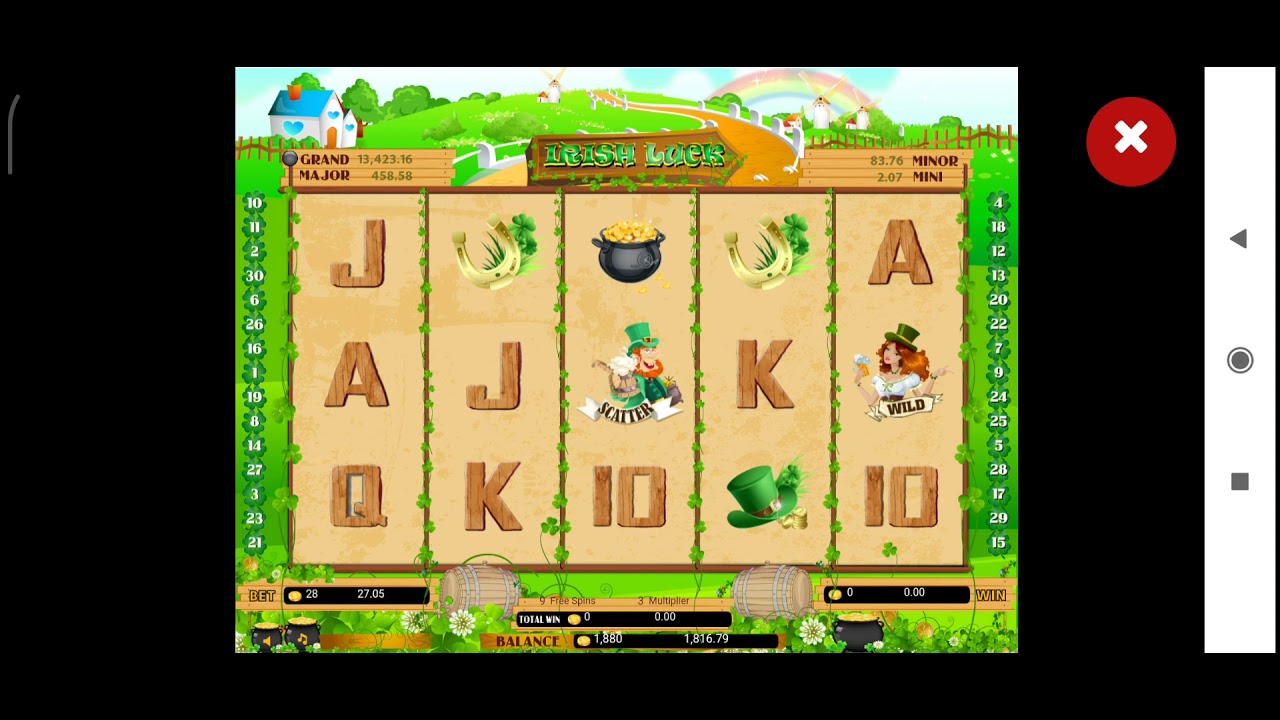Close the game with the red X
This screenshot has width=1280, height=720.
(x=1131, y=141)
